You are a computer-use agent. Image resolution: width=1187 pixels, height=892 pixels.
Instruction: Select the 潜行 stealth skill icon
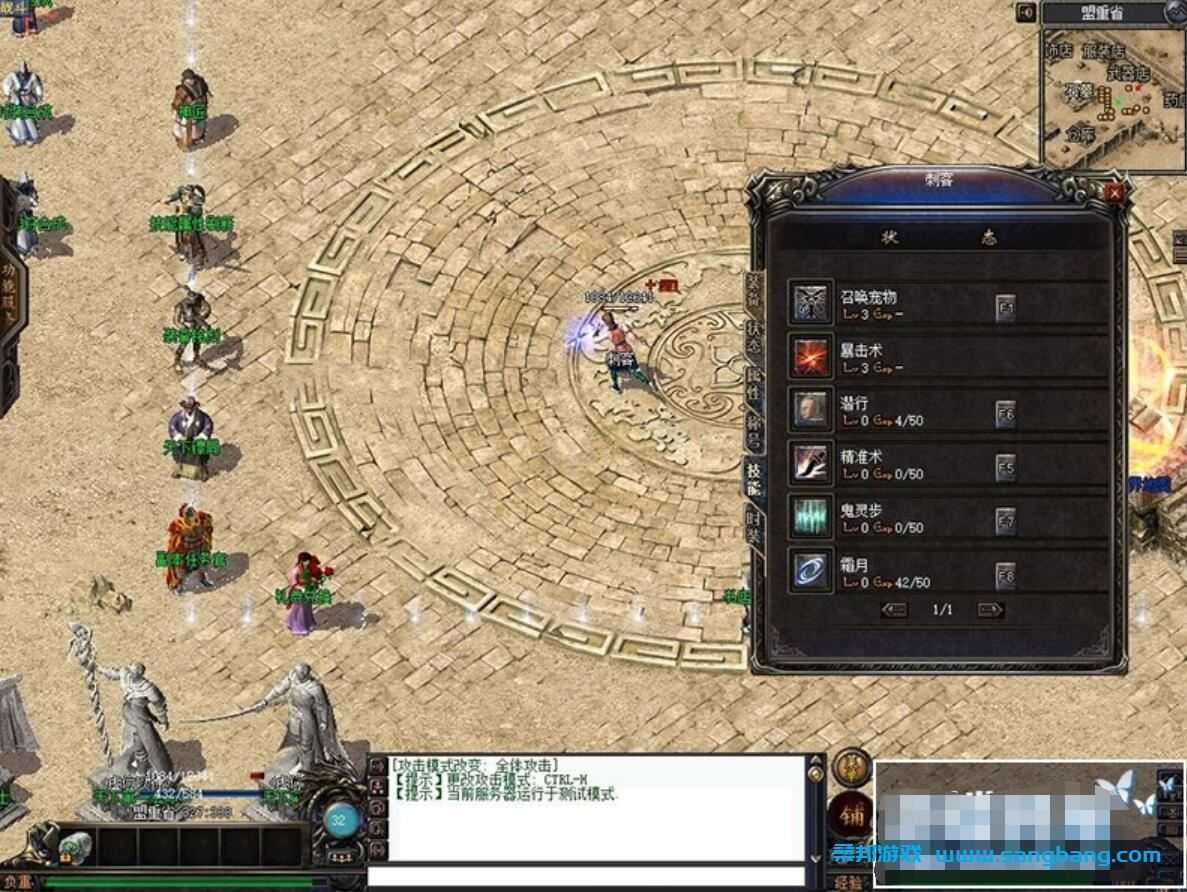coord(809,410)
